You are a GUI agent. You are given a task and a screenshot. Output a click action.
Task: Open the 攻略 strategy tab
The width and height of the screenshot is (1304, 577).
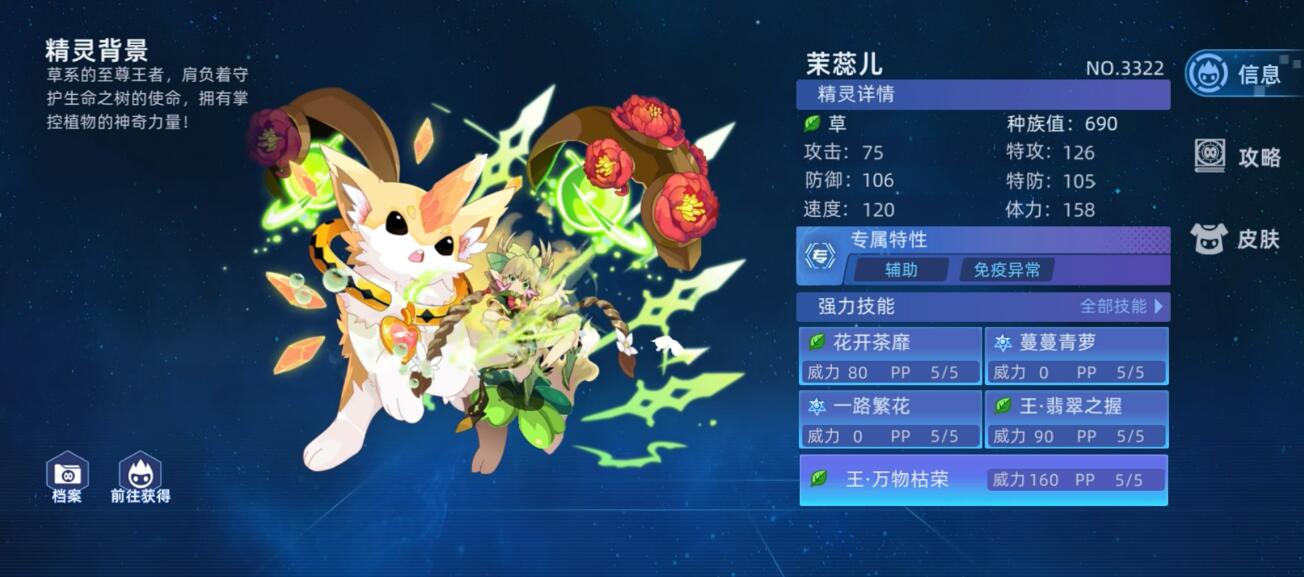pyautogui.click(x=1238, y=157)
